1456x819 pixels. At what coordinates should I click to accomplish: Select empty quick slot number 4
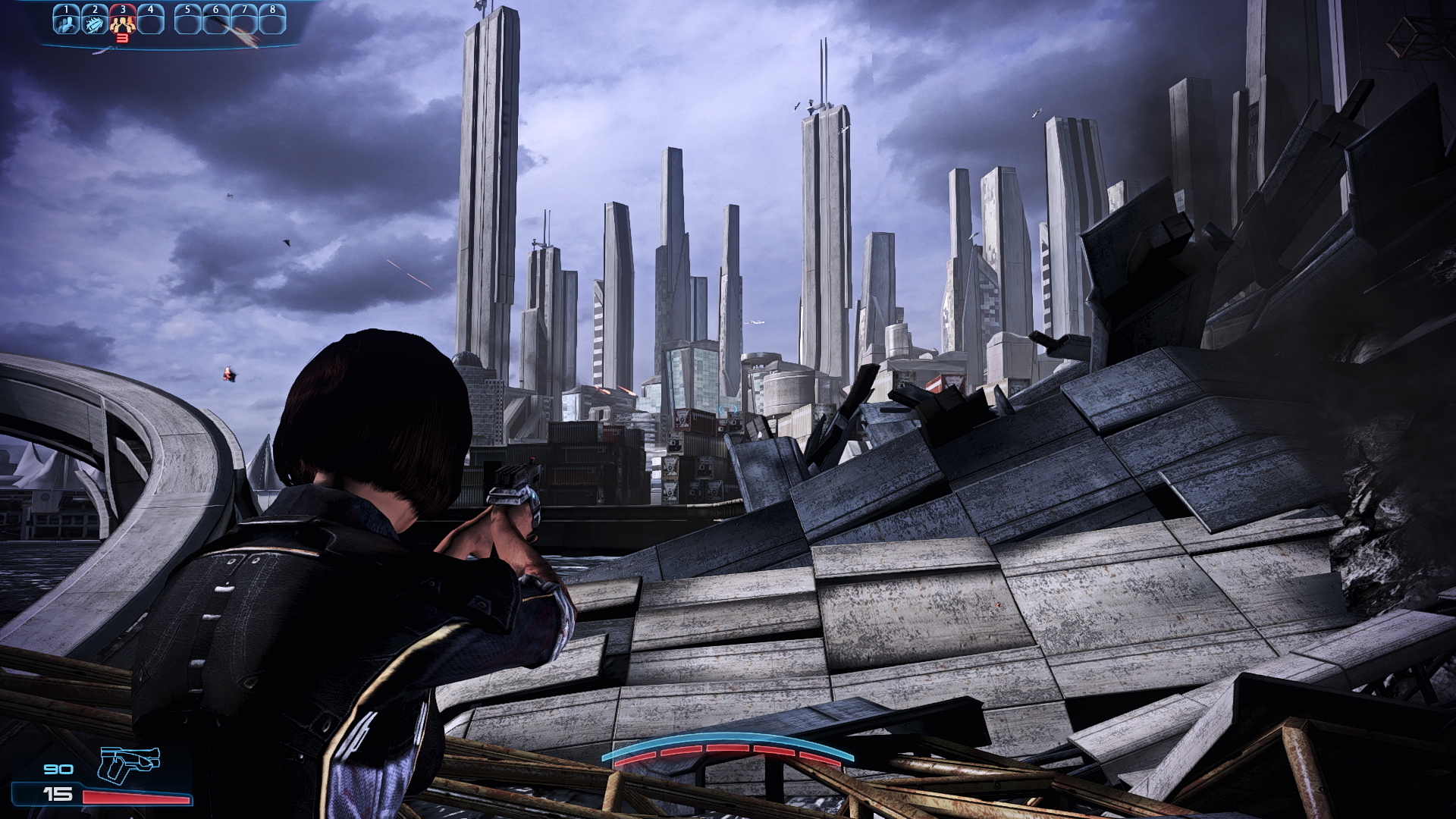point(150,20)
